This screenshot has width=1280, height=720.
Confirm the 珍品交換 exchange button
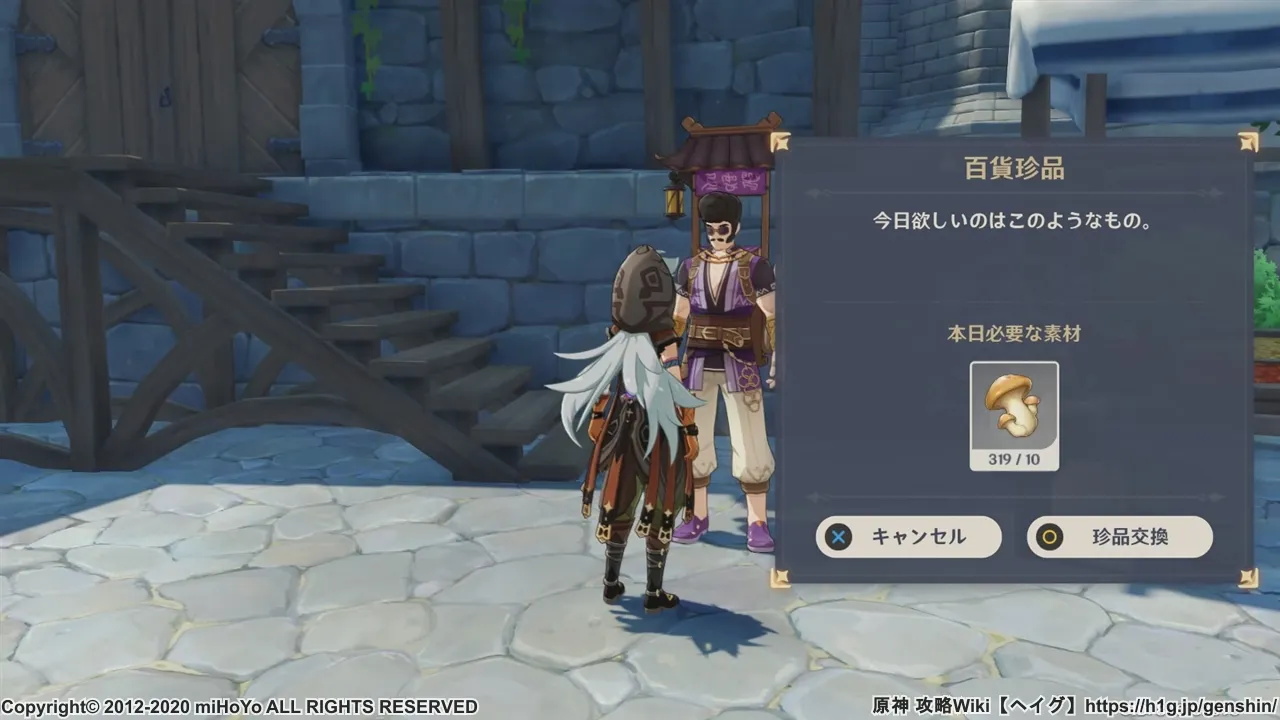tap(1119, 537)
